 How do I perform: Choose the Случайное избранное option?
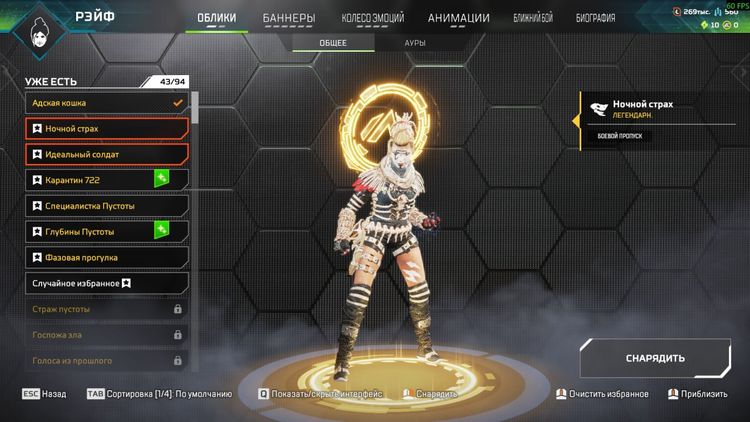106,283
